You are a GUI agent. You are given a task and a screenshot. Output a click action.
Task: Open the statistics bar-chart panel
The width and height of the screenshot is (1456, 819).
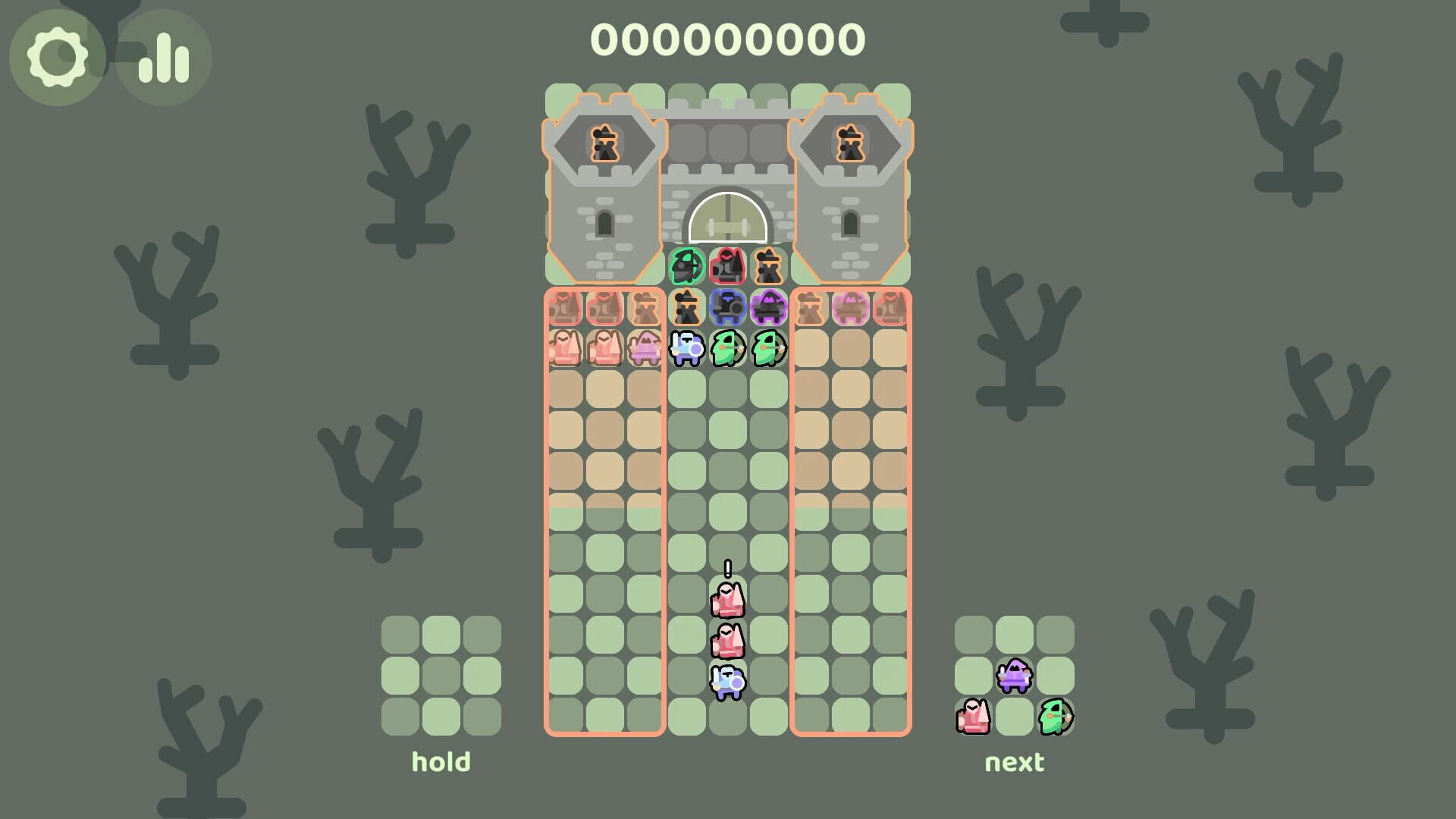click(165, 57)
